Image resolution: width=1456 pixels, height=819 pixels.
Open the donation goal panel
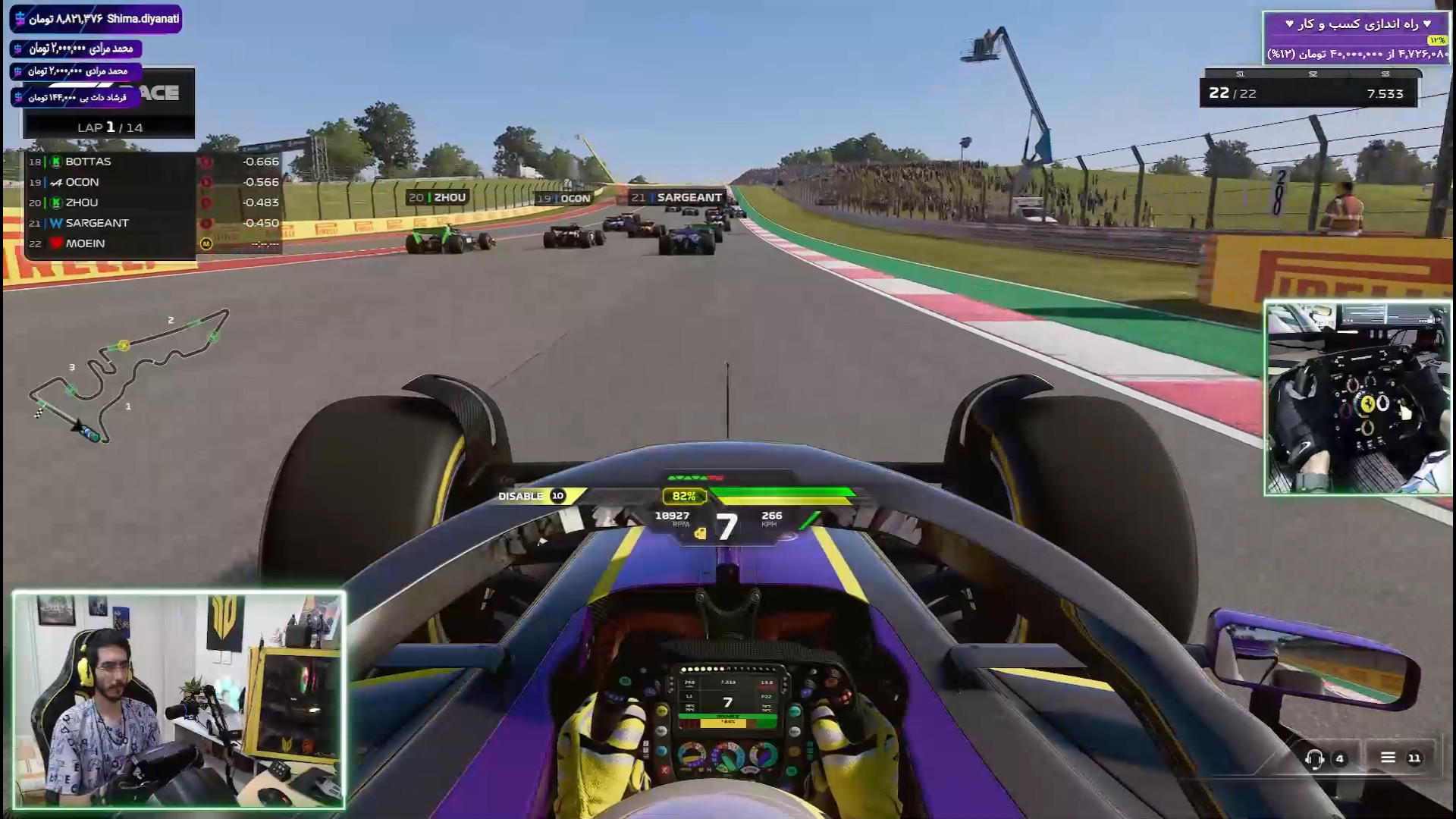point(1355,38)
